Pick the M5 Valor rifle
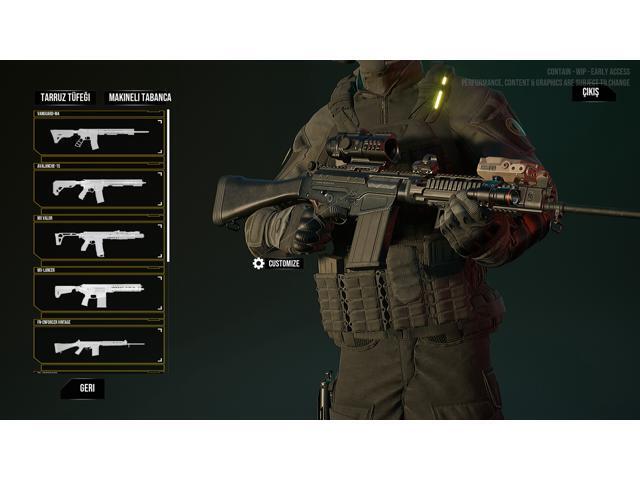Viewport: 640px width, 480px height. tap(99, 240)
